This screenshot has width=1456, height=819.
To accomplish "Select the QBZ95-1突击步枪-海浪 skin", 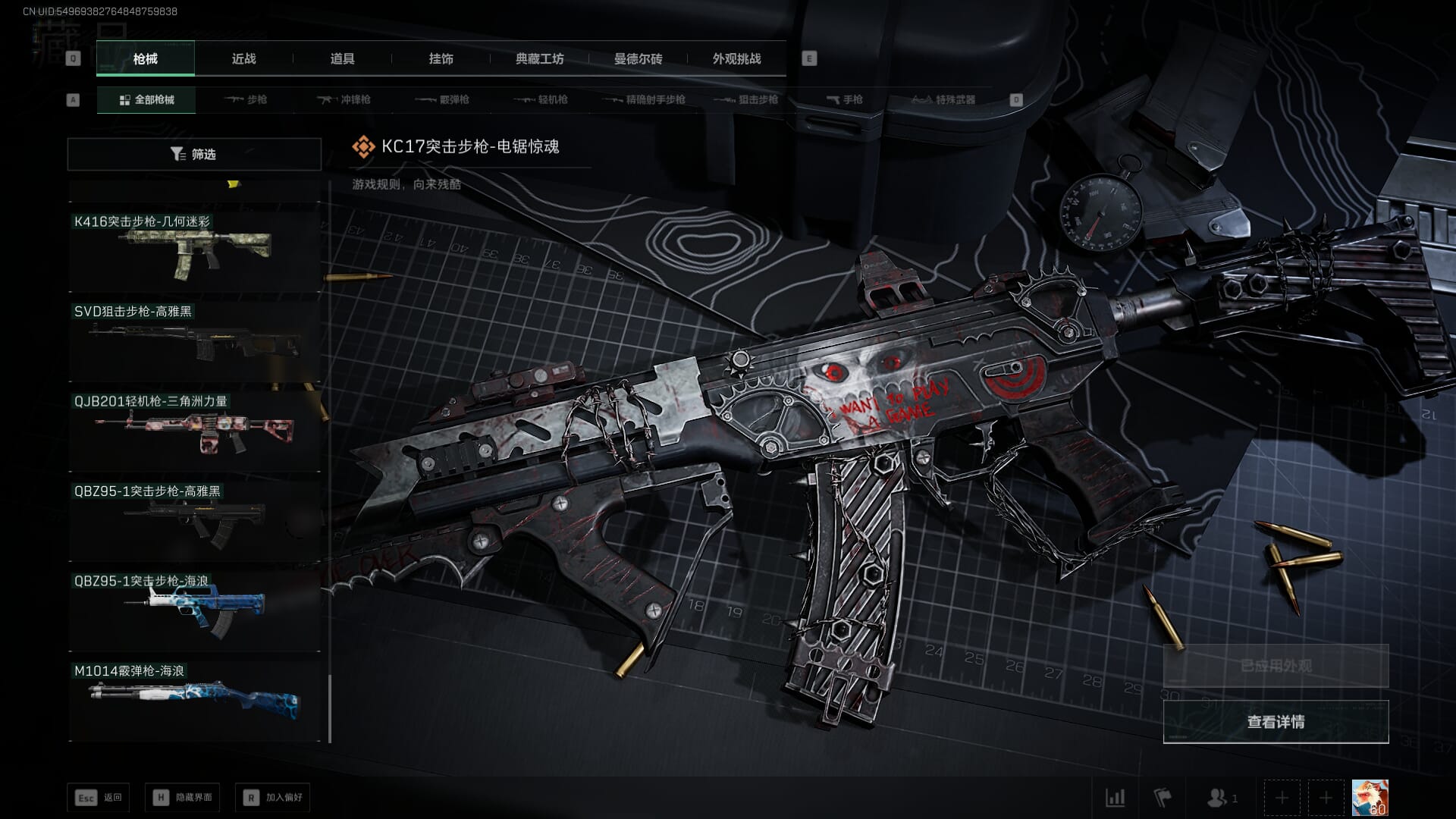I will [x=194, y=610].
